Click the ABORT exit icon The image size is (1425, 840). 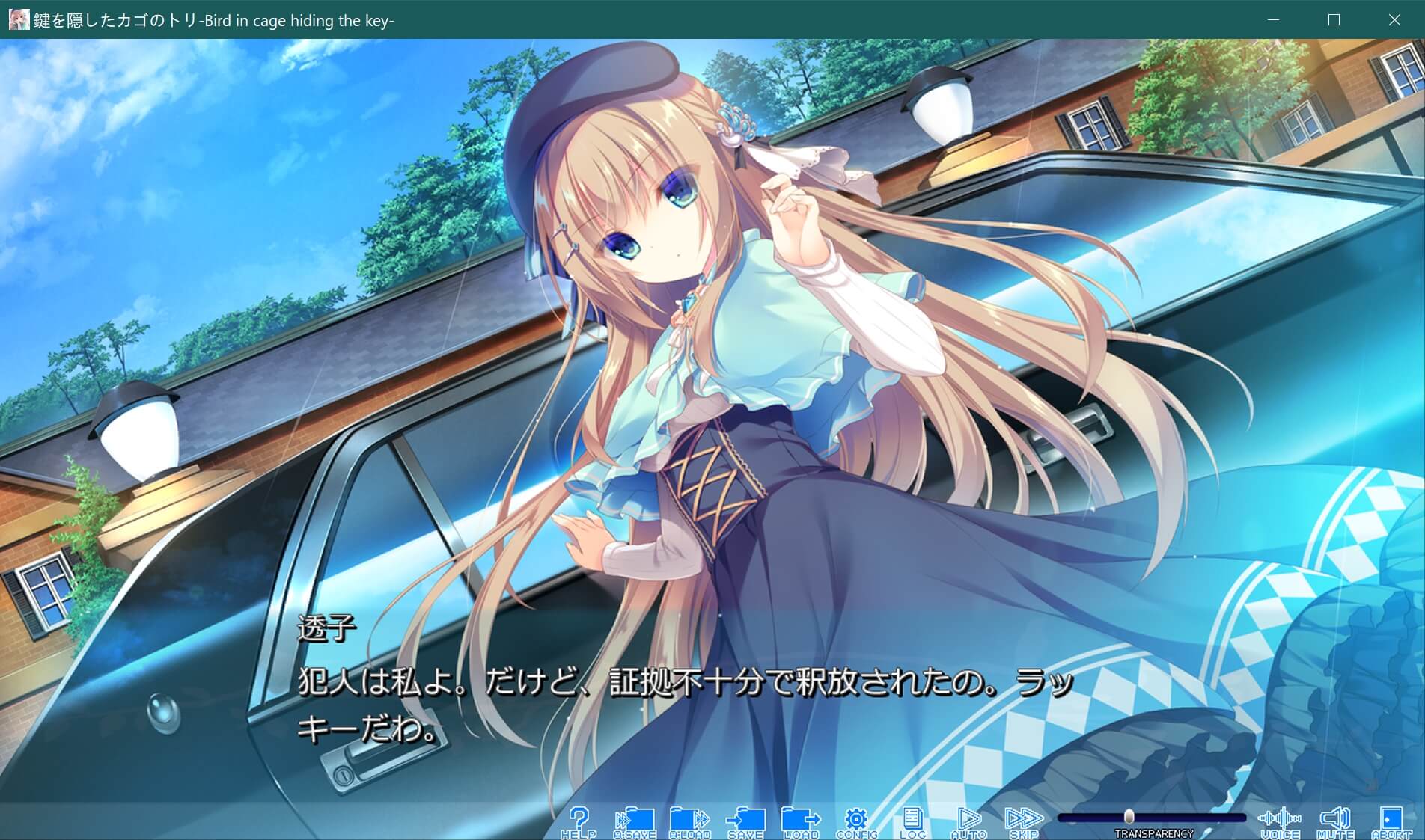click(x=1394, y=820)
